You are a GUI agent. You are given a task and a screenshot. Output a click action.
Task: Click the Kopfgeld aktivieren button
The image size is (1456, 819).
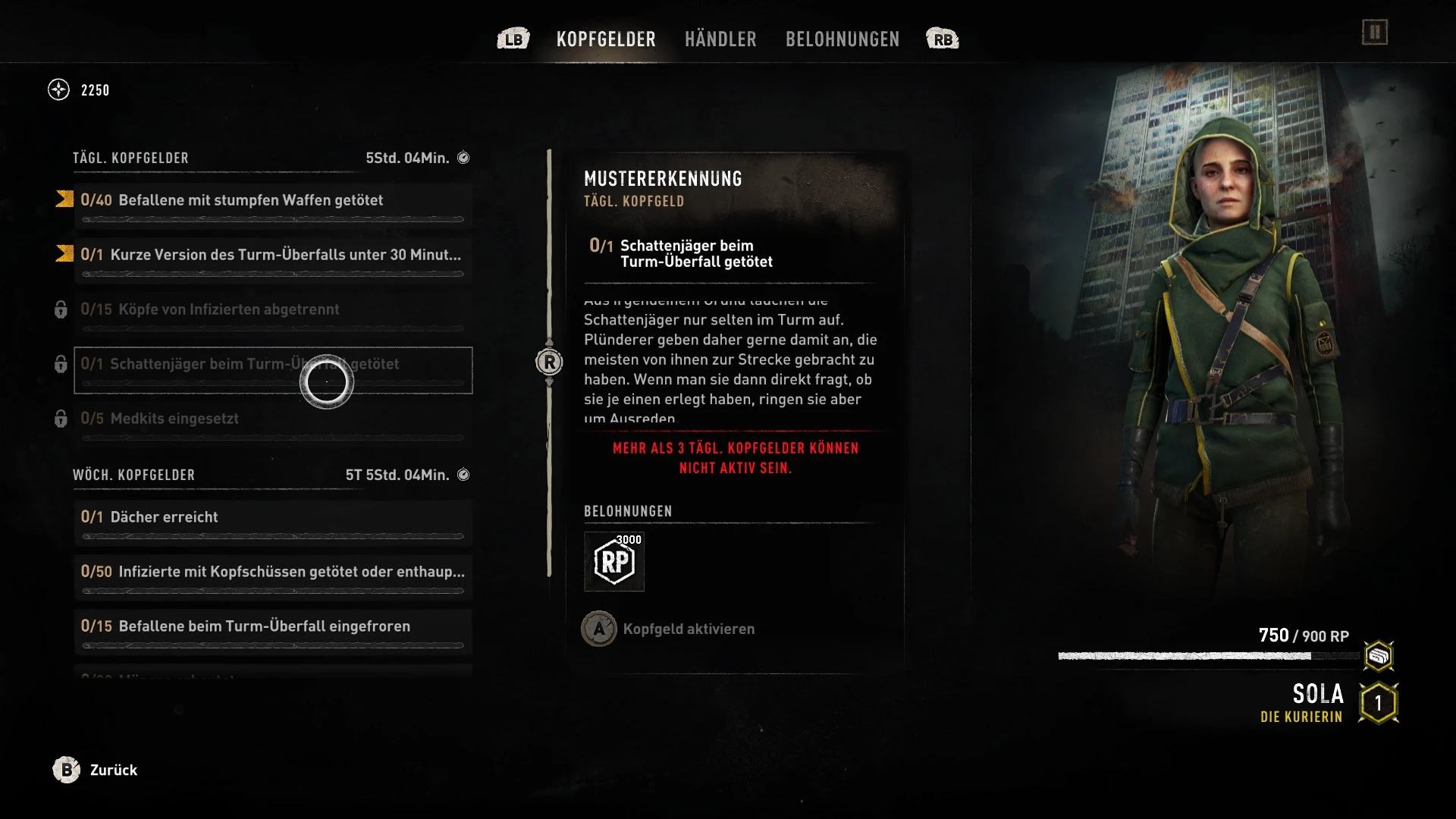click(668, 629)
